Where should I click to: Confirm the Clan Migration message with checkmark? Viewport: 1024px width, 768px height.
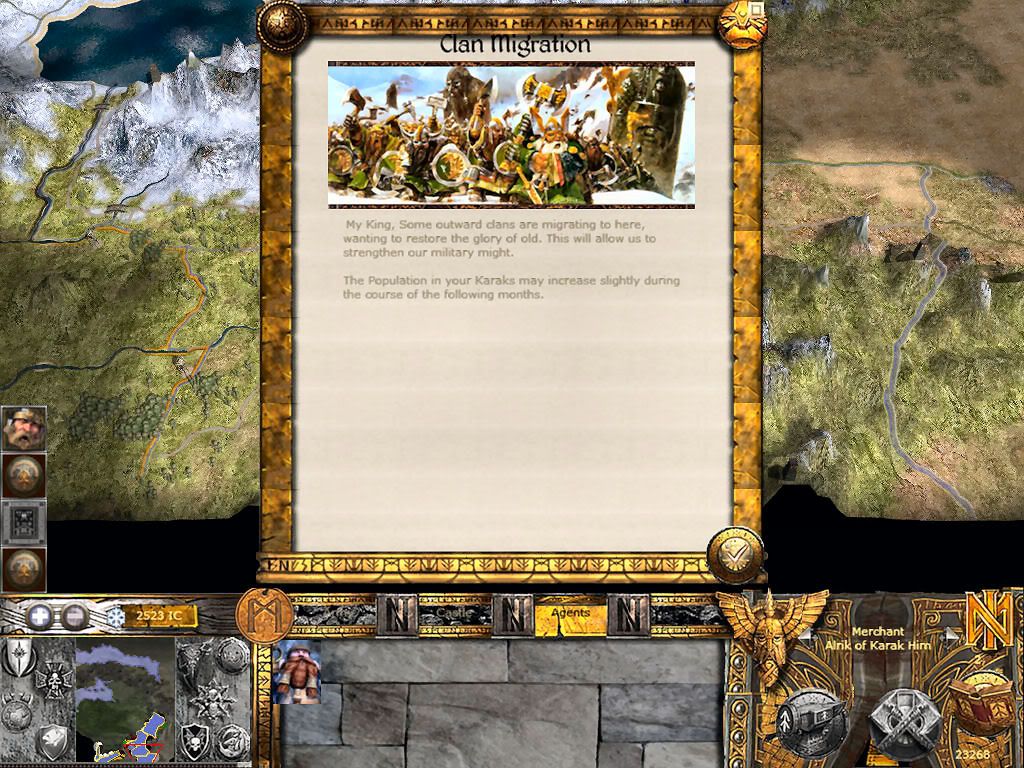(x=735, y=553)
